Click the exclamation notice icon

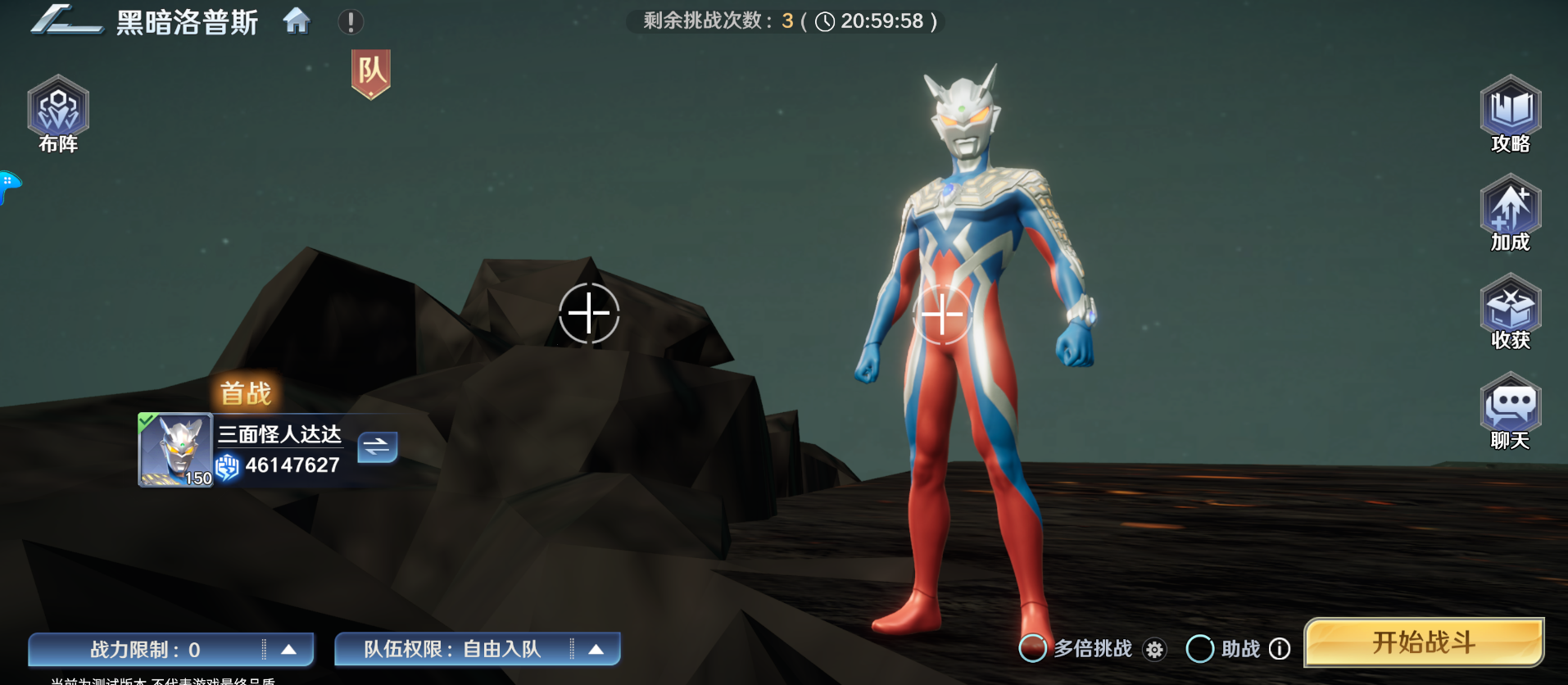click(351, 22)
